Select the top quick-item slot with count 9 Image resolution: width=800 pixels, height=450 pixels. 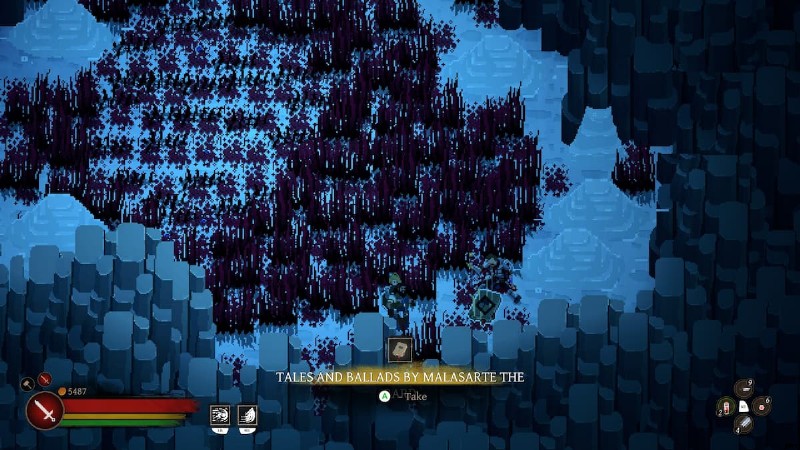(744, 389)
